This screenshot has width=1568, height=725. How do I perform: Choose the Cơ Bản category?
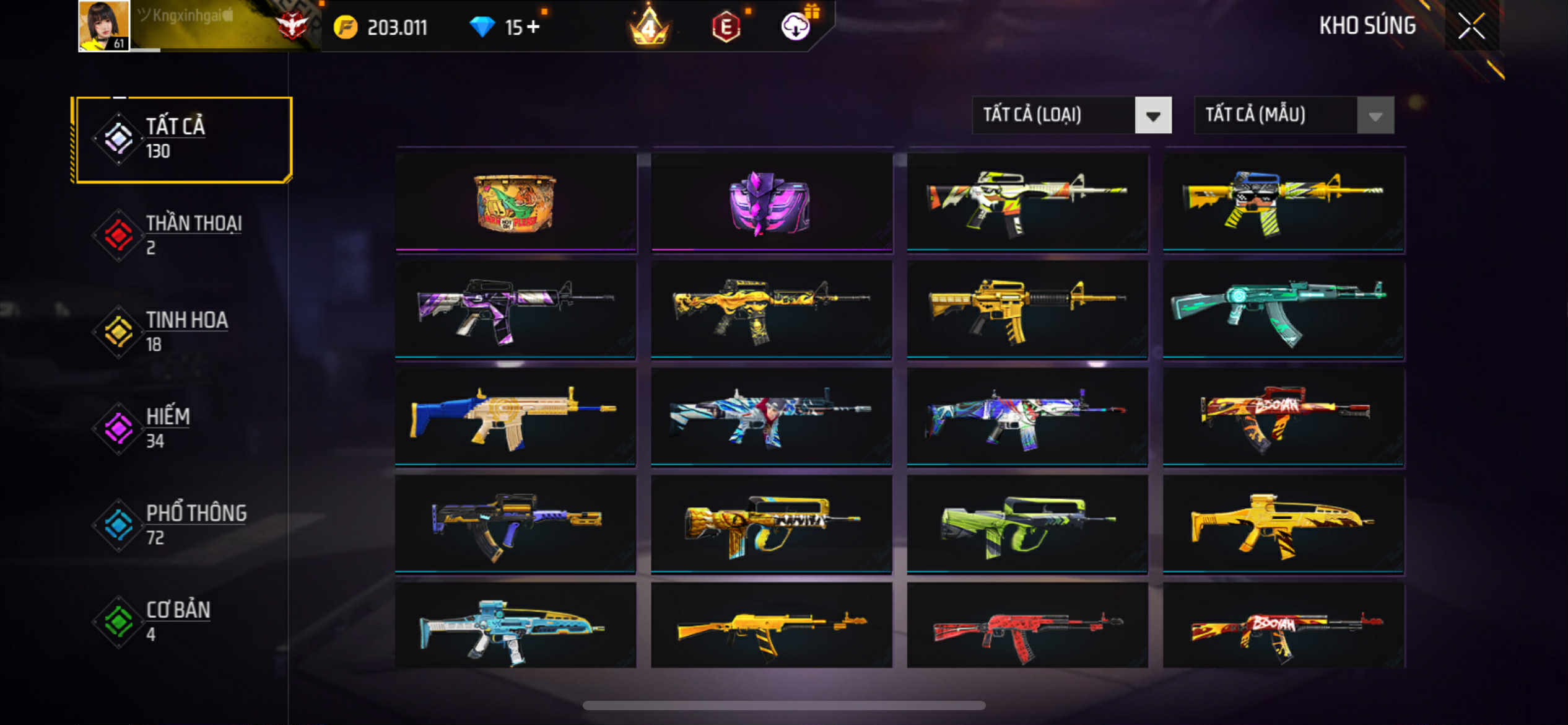tap(182, 622)
